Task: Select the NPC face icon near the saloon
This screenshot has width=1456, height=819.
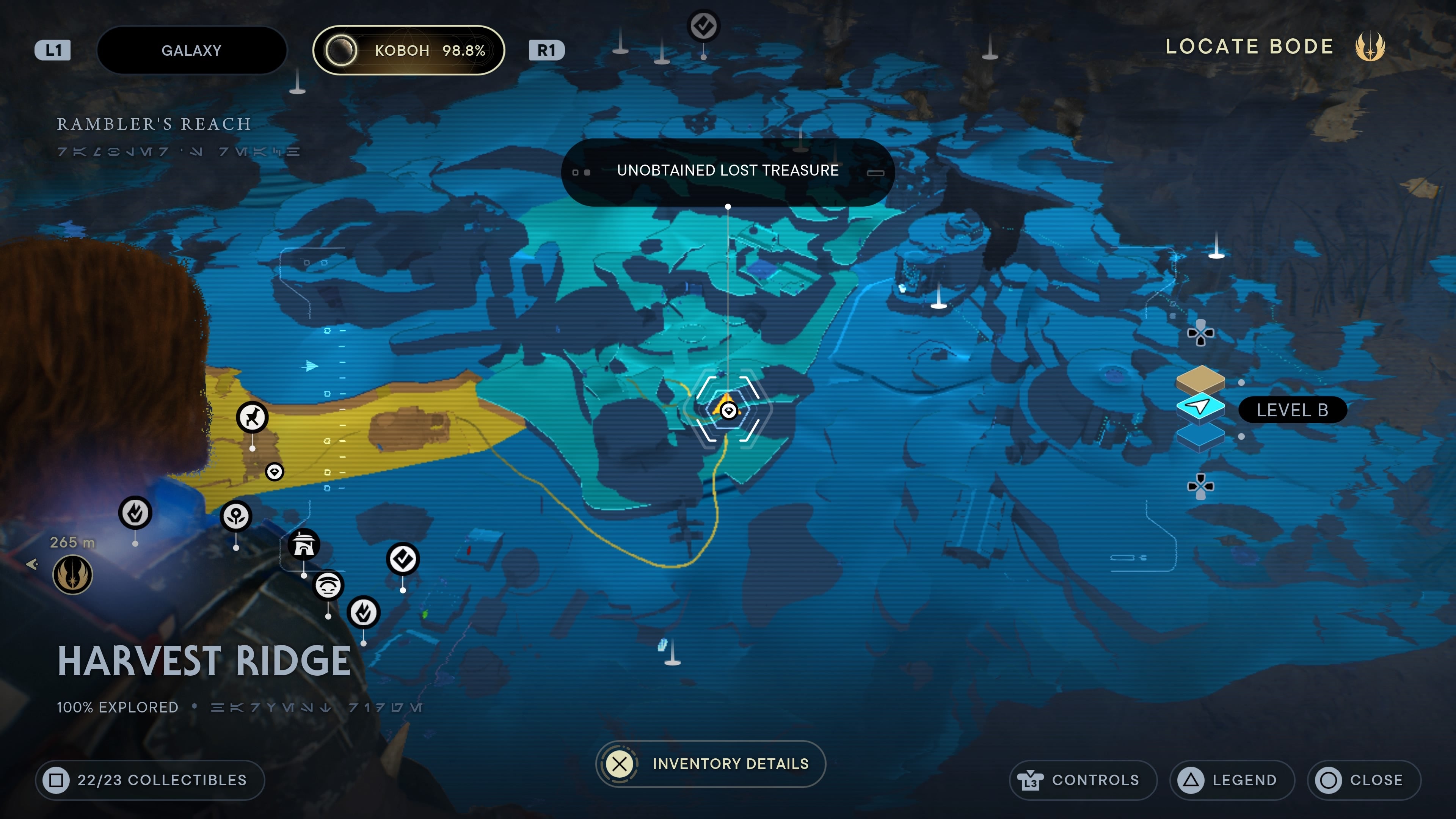Action: (x=328, y=587)
